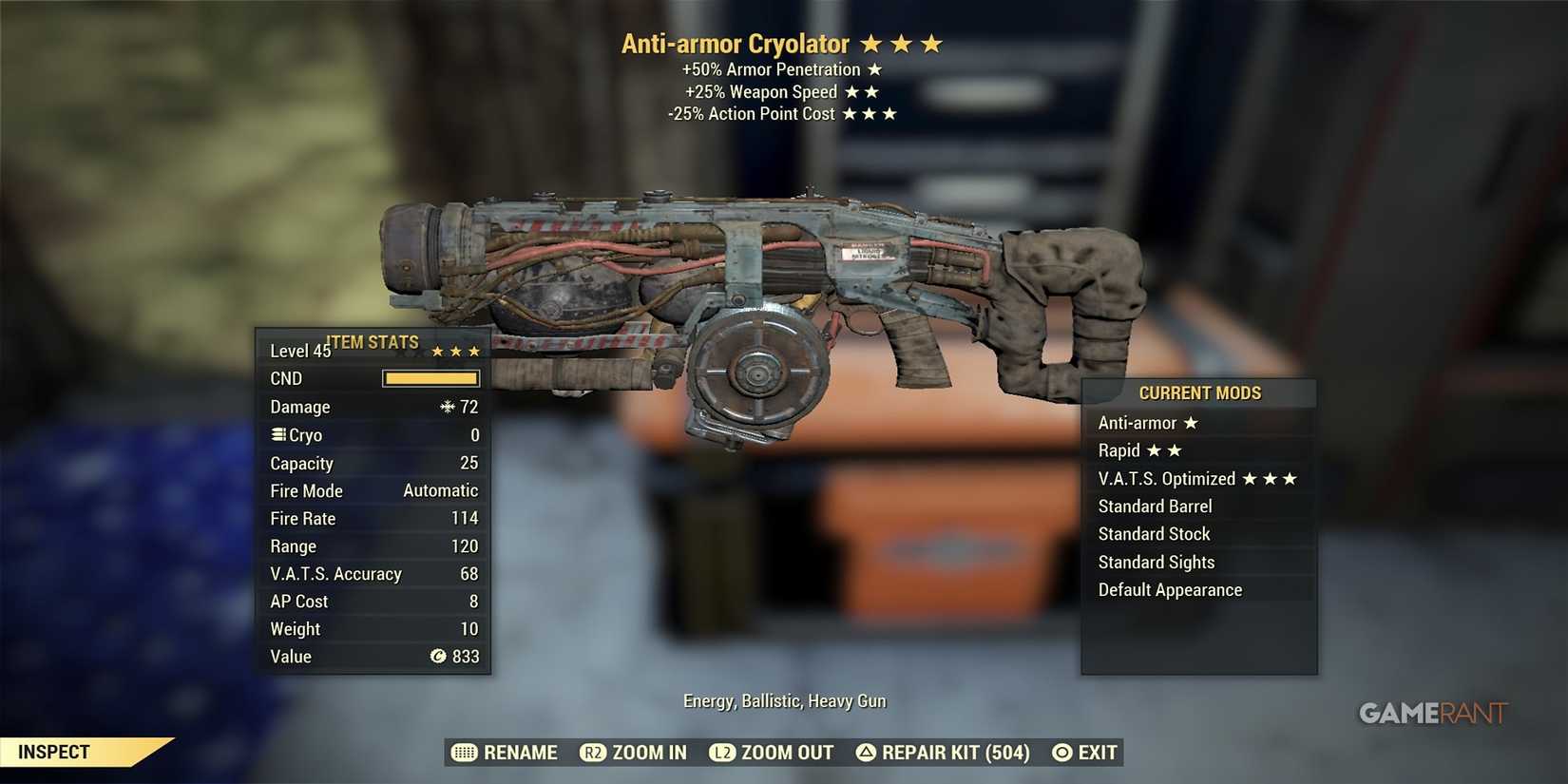
Task: Select the Default Appearance entry
Action: pos(1198,590)
